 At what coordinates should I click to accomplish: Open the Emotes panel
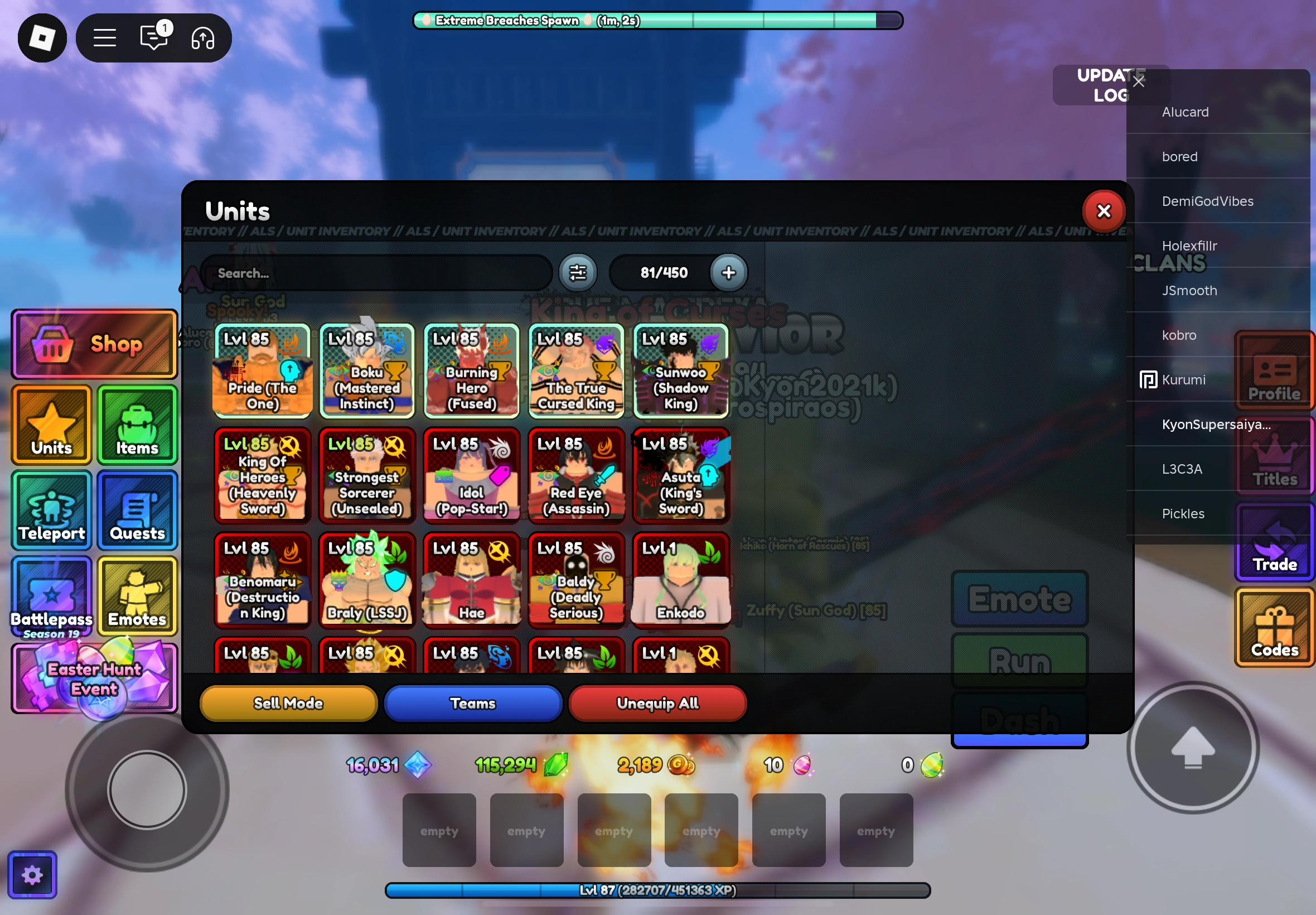pyautogui.click(x=137, y=596)
